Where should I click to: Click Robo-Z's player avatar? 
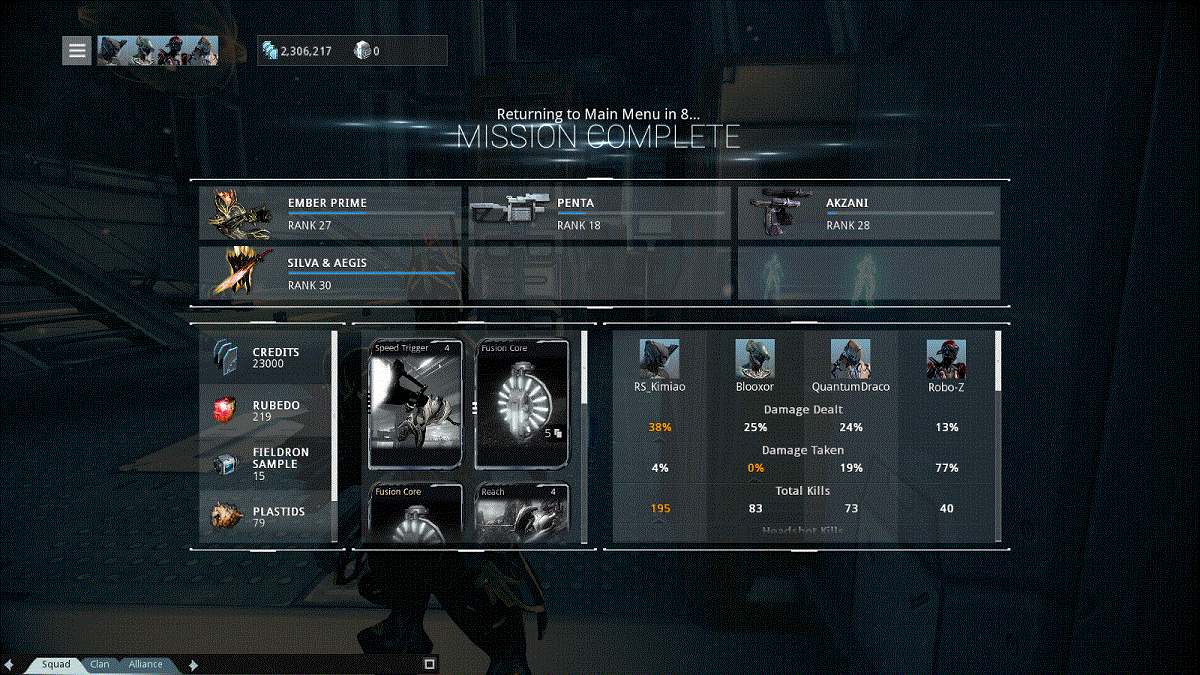pos(946,359)
